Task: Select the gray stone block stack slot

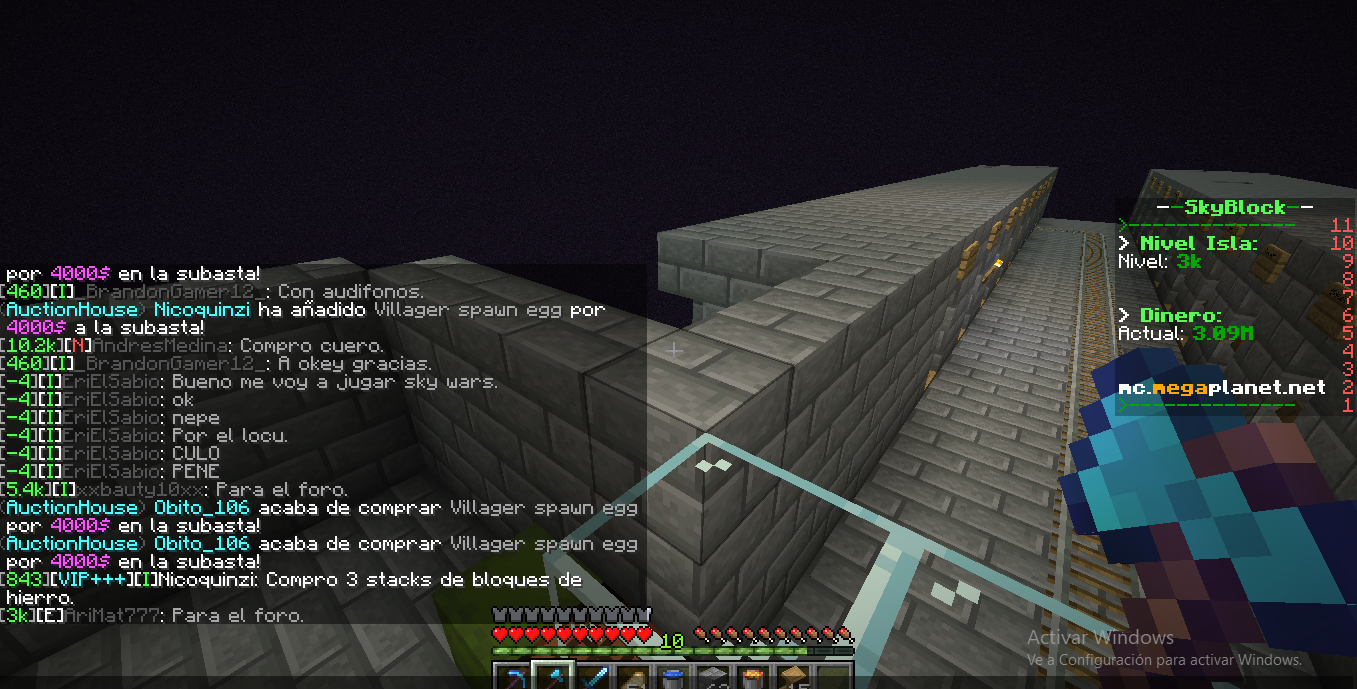Action: pos(713,679)
